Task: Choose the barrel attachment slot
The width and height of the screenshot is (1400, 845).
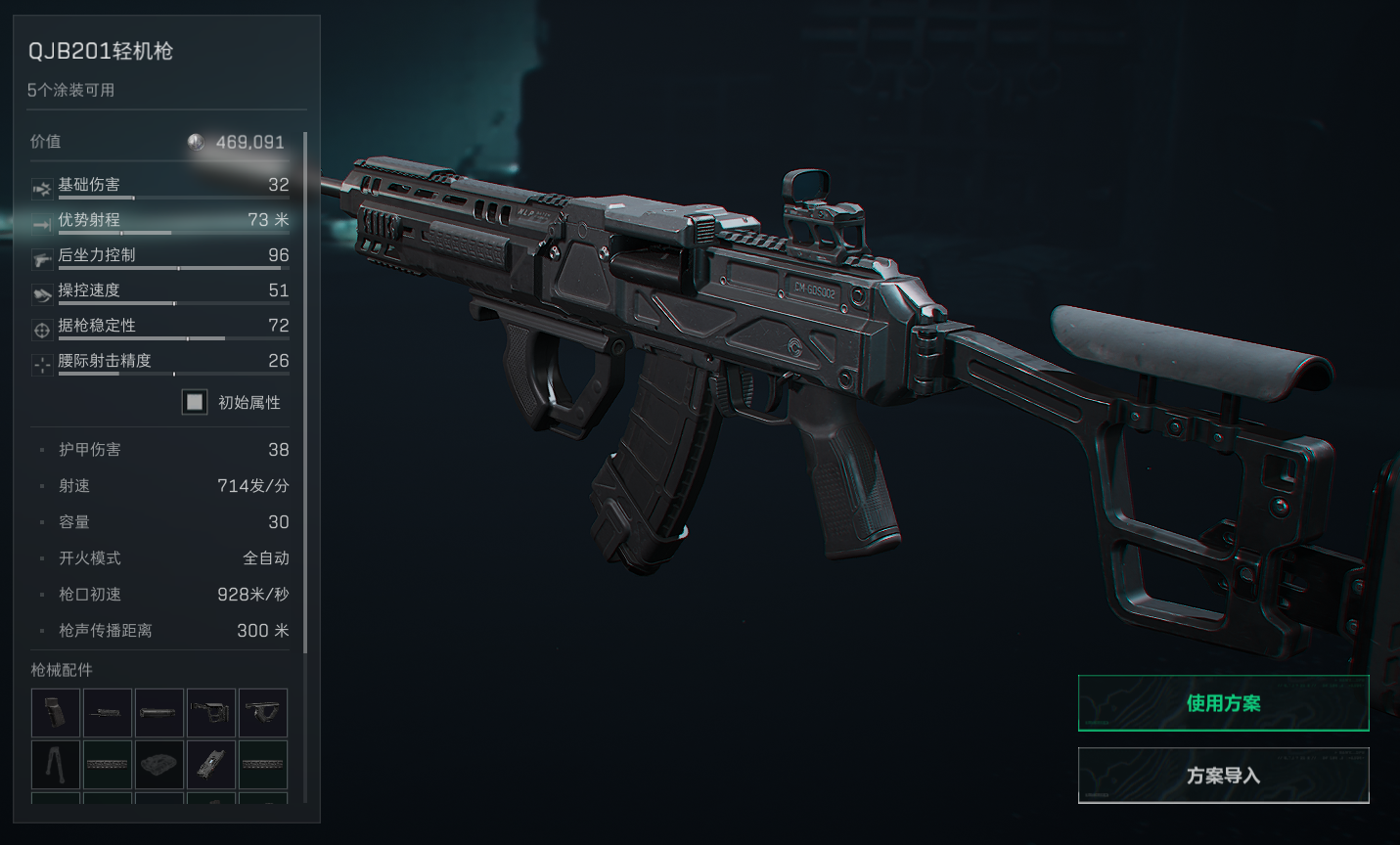Action: coord(108,713)
